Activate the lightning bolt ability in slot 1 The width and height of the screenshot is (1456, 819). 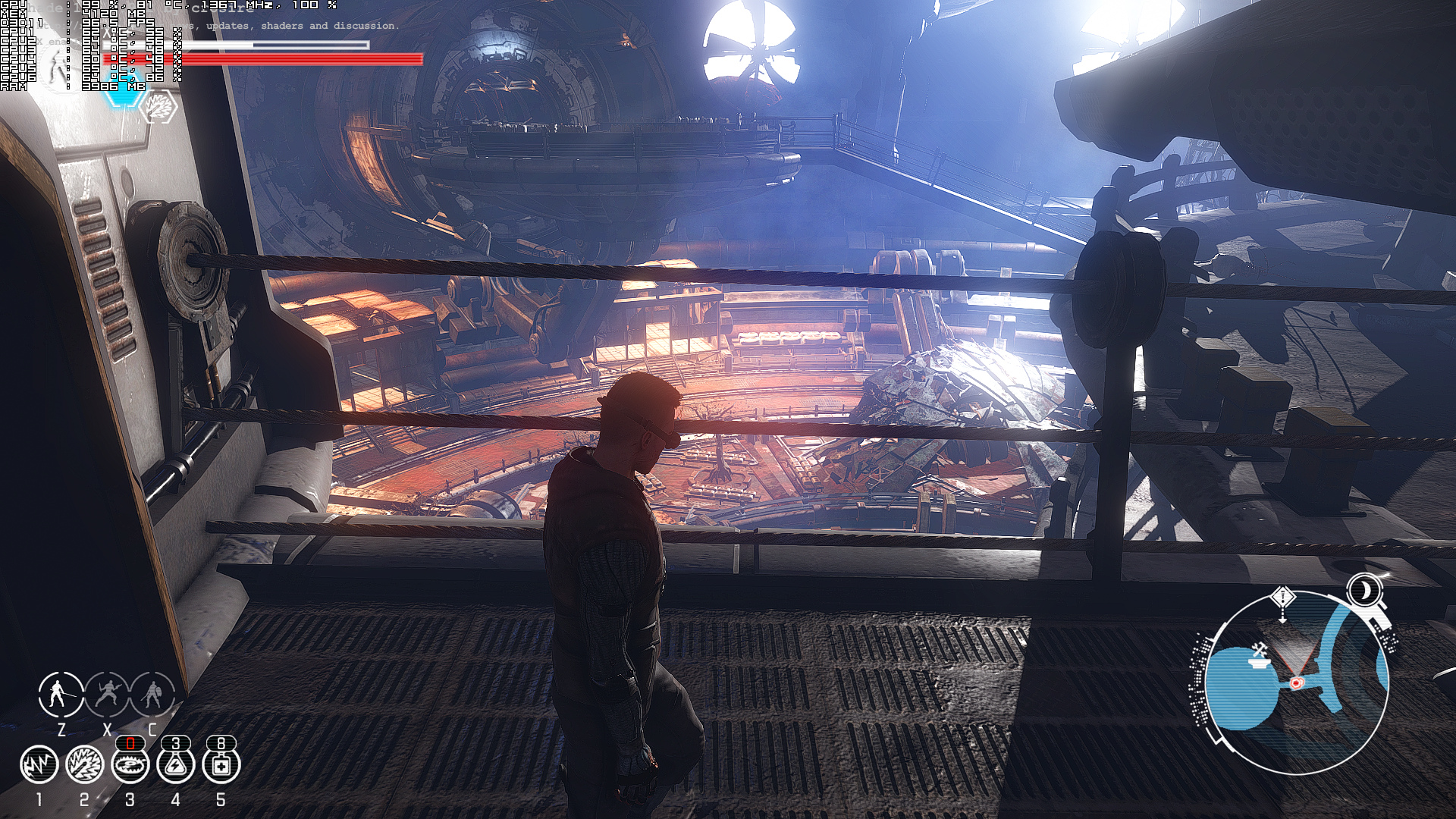click(39, 764)
